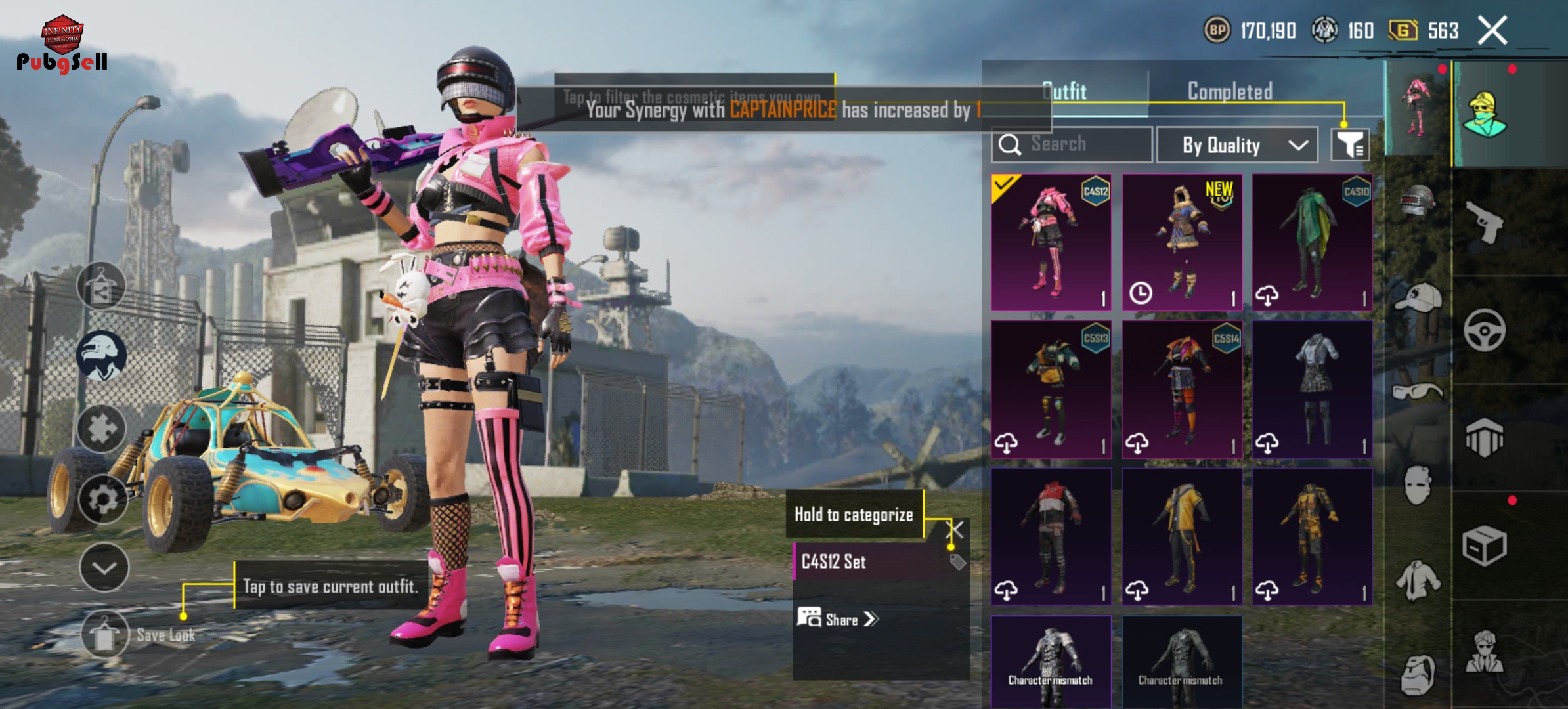Collapse the side icons with the down arrow
Viewport: 1568px width, 709px height.
tap(104, 567)
